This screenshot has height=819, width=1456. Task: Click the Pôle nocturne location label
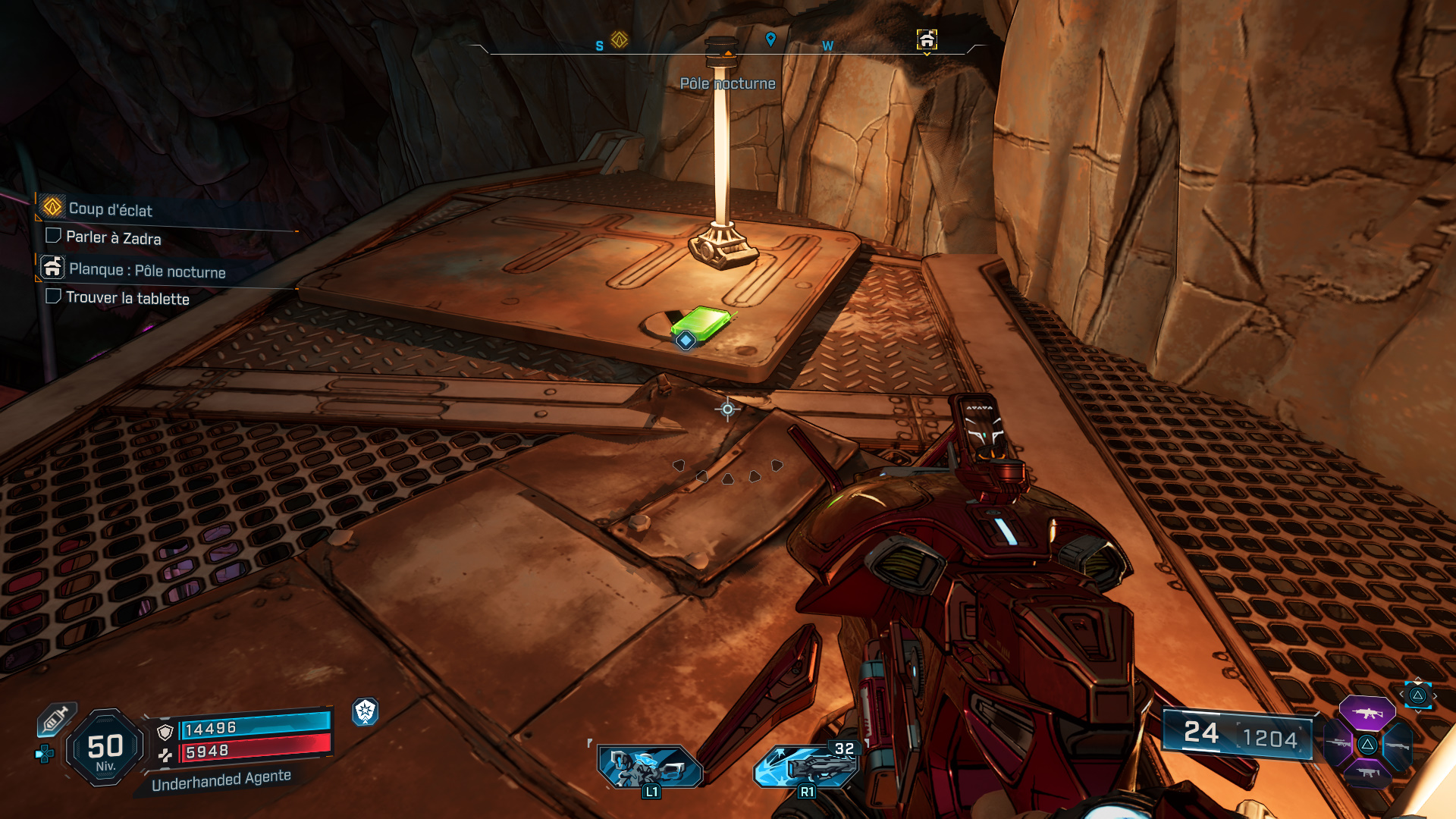[729, 83]
